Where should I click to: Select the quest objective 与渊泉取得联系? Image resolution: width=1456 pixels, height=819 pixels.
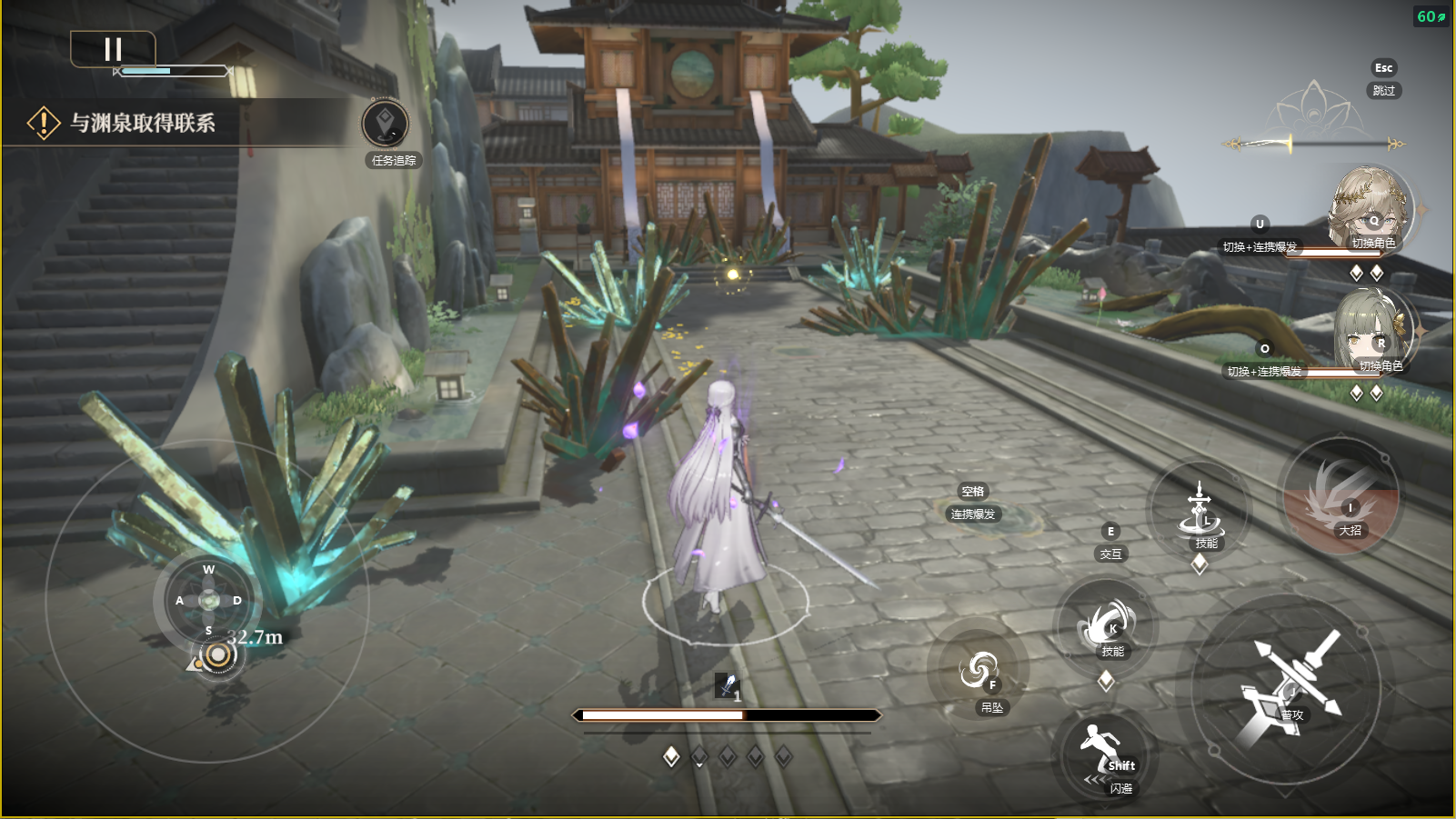point(143,123)
